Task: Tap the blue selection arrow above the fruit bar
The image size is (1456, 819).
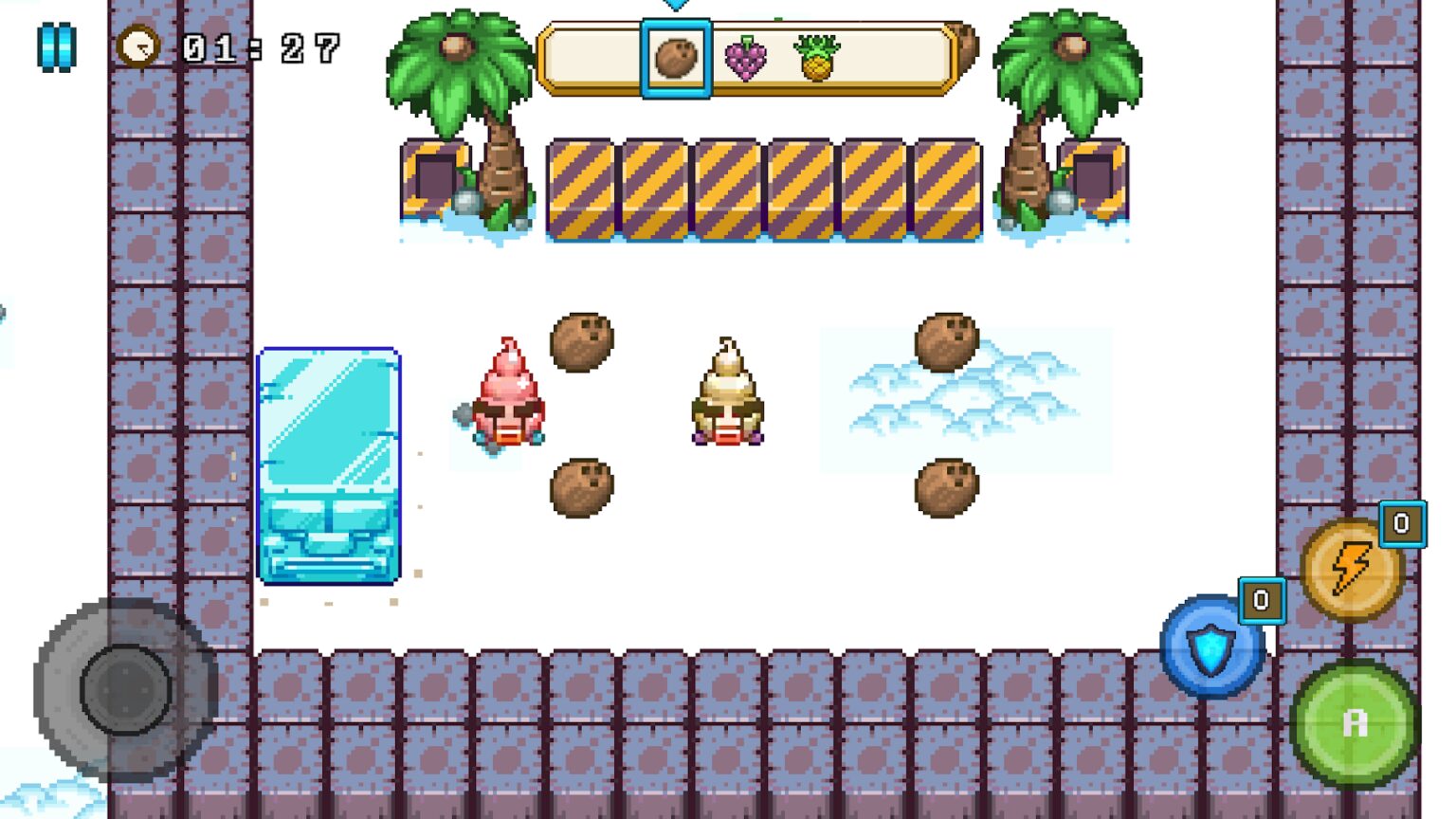Action: coord(676,6)
